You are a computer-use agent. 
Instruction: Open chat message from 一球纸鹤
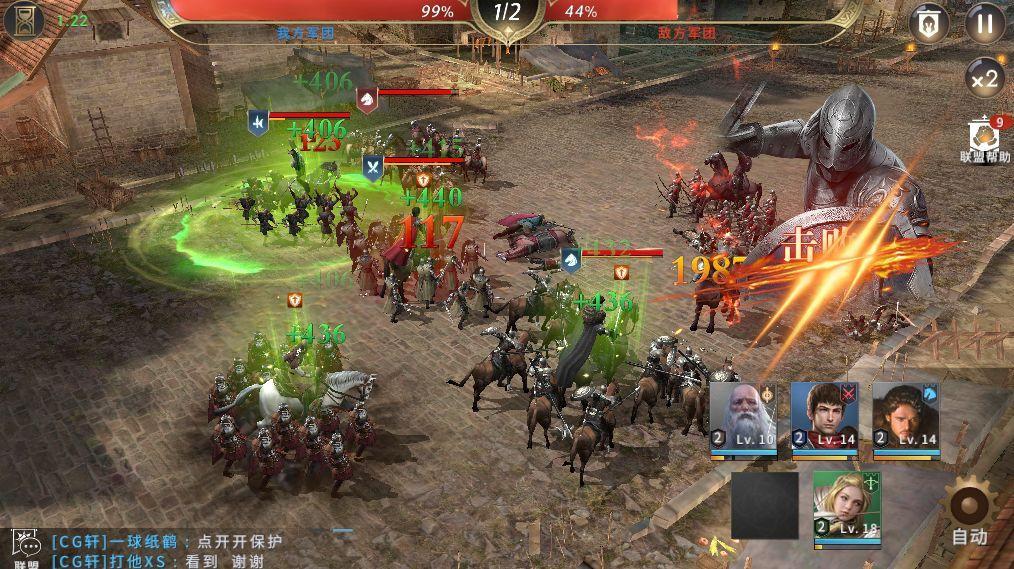[x=166, y=542]
